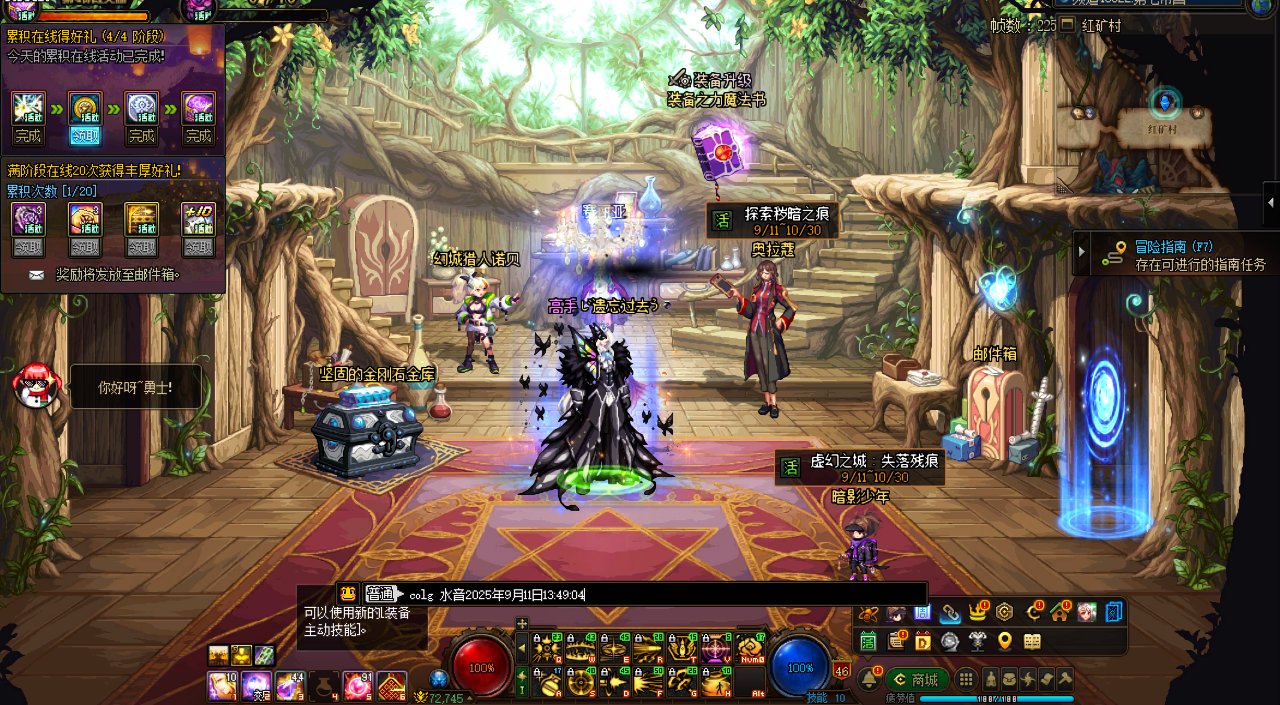This screenshot has height=705, width=1280.
Task: Open the yellow map pin icon
Action: (x=1004, y=641)
